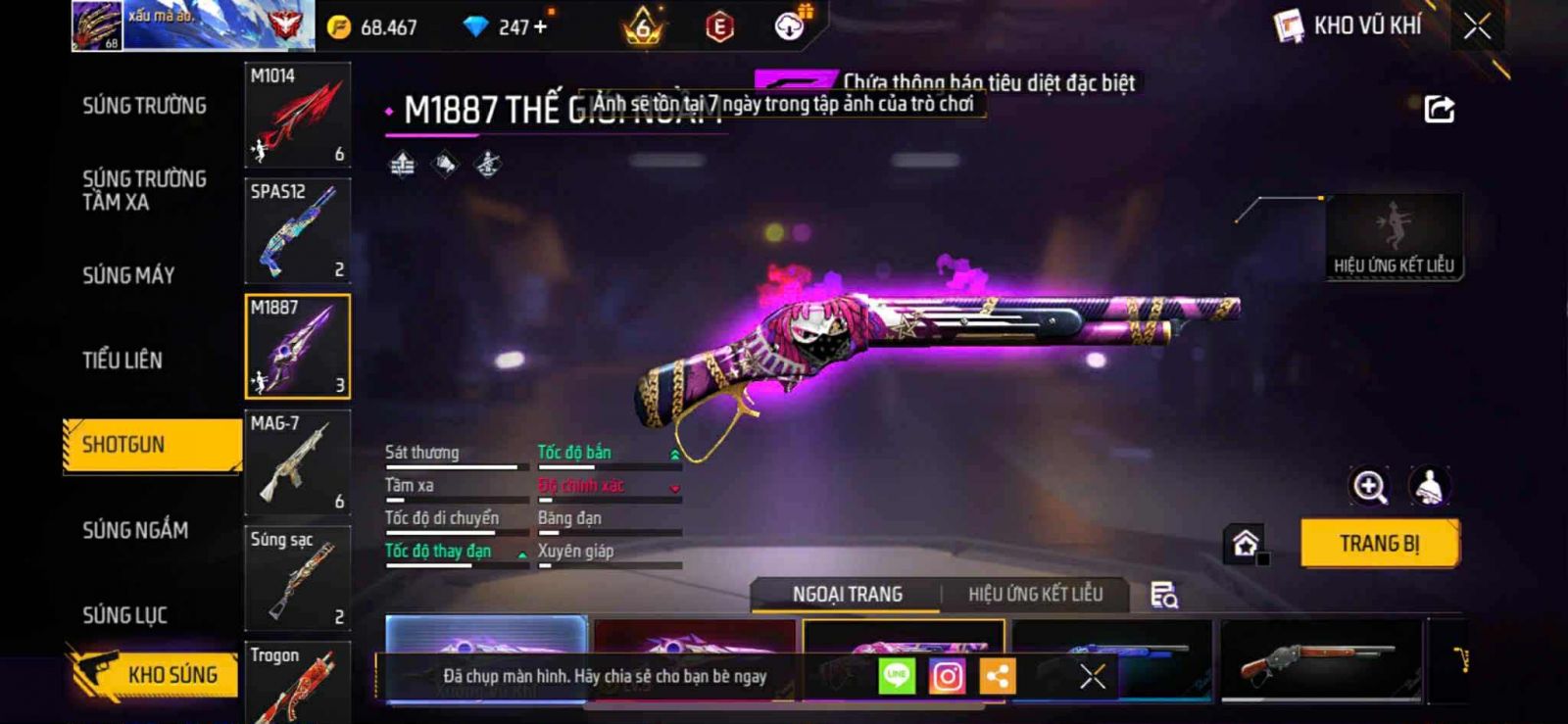
Task: Switch to the Ngoại Trang tab
Action: pyautogui.click(x=847, y=595)
